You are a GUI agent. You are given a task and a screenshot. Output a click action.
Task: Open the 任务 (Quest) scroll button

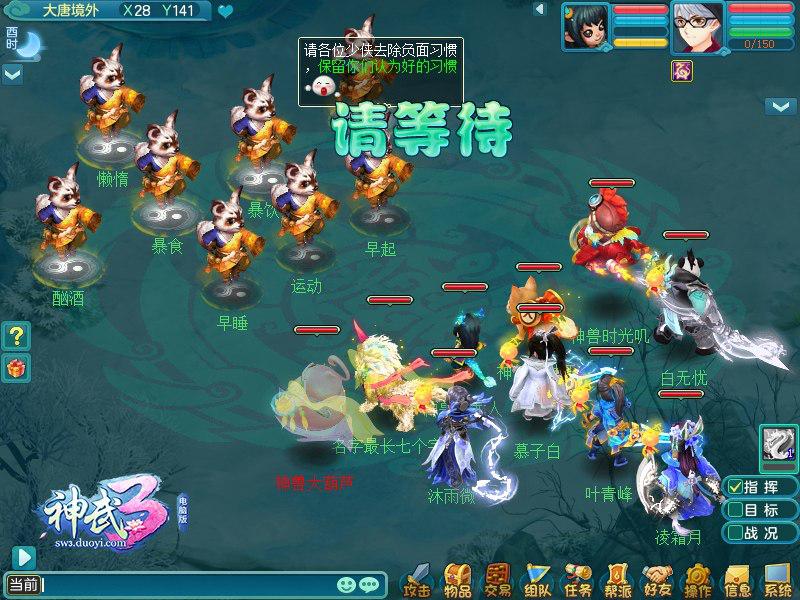pos(577,579)
